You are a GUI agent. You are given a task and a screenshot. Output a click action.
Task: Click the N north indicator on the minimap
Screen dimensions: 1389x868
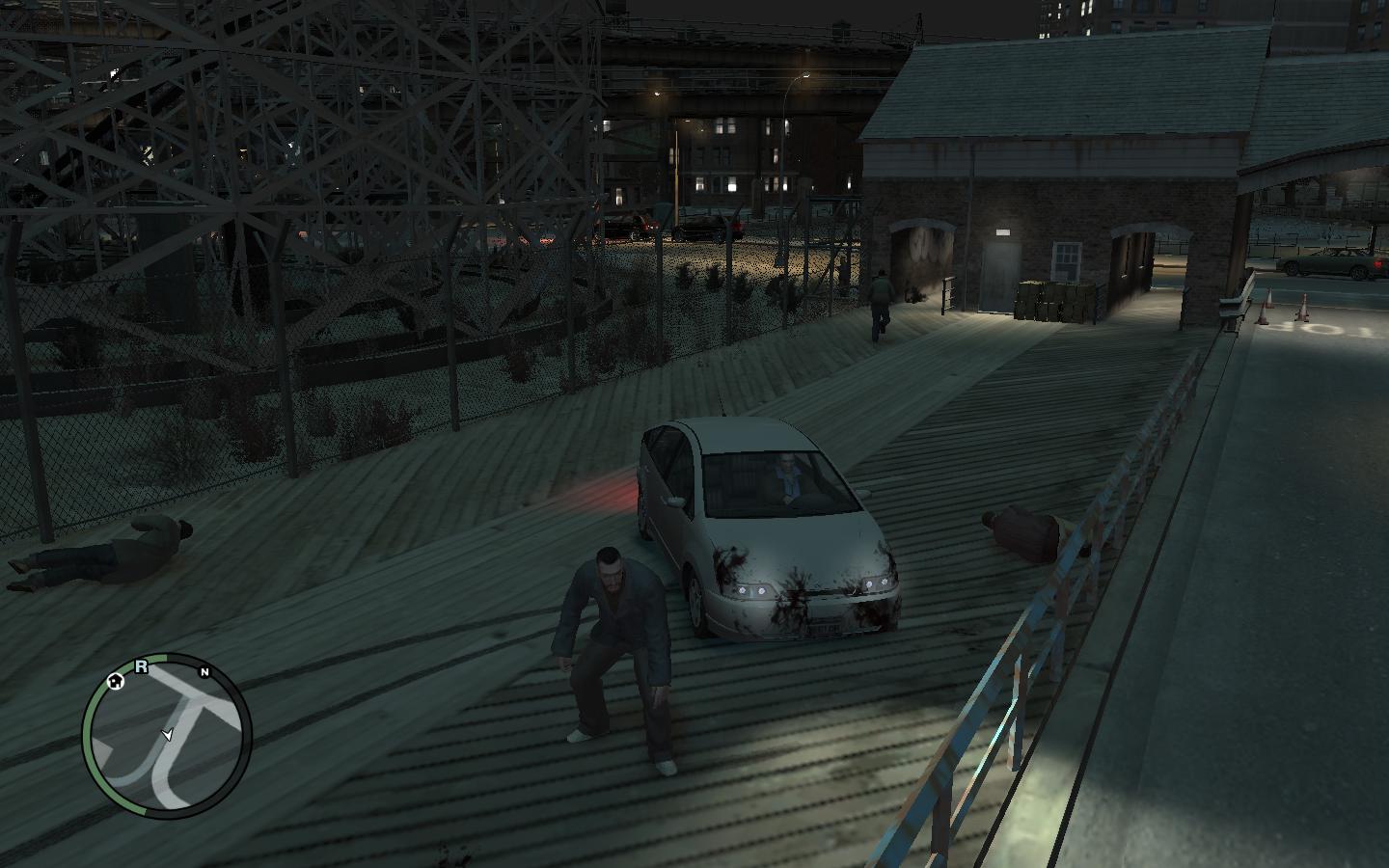204,671
